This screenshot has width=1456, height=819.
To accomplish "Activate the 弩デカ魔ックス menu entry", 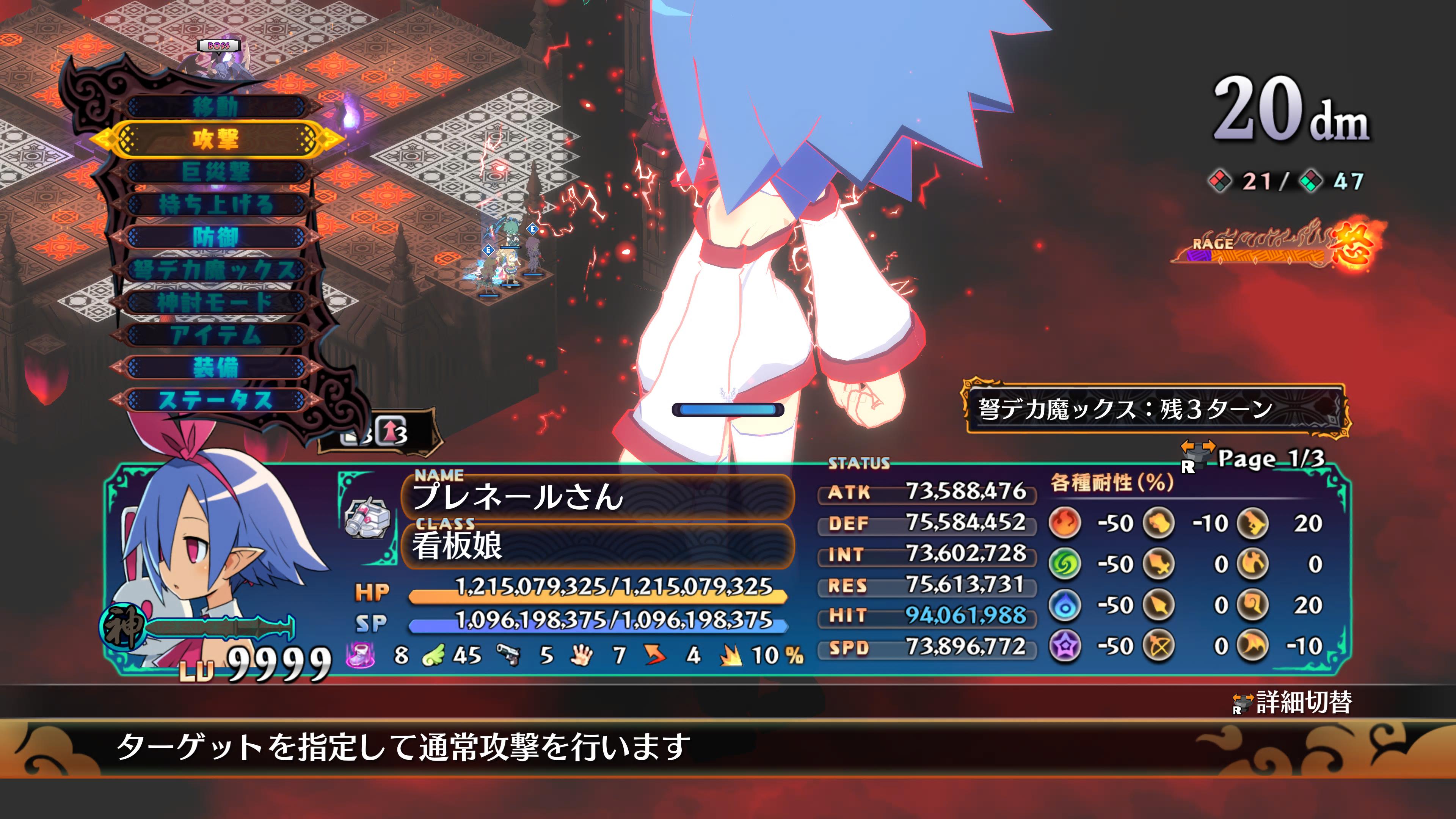I will click(215, 270).
